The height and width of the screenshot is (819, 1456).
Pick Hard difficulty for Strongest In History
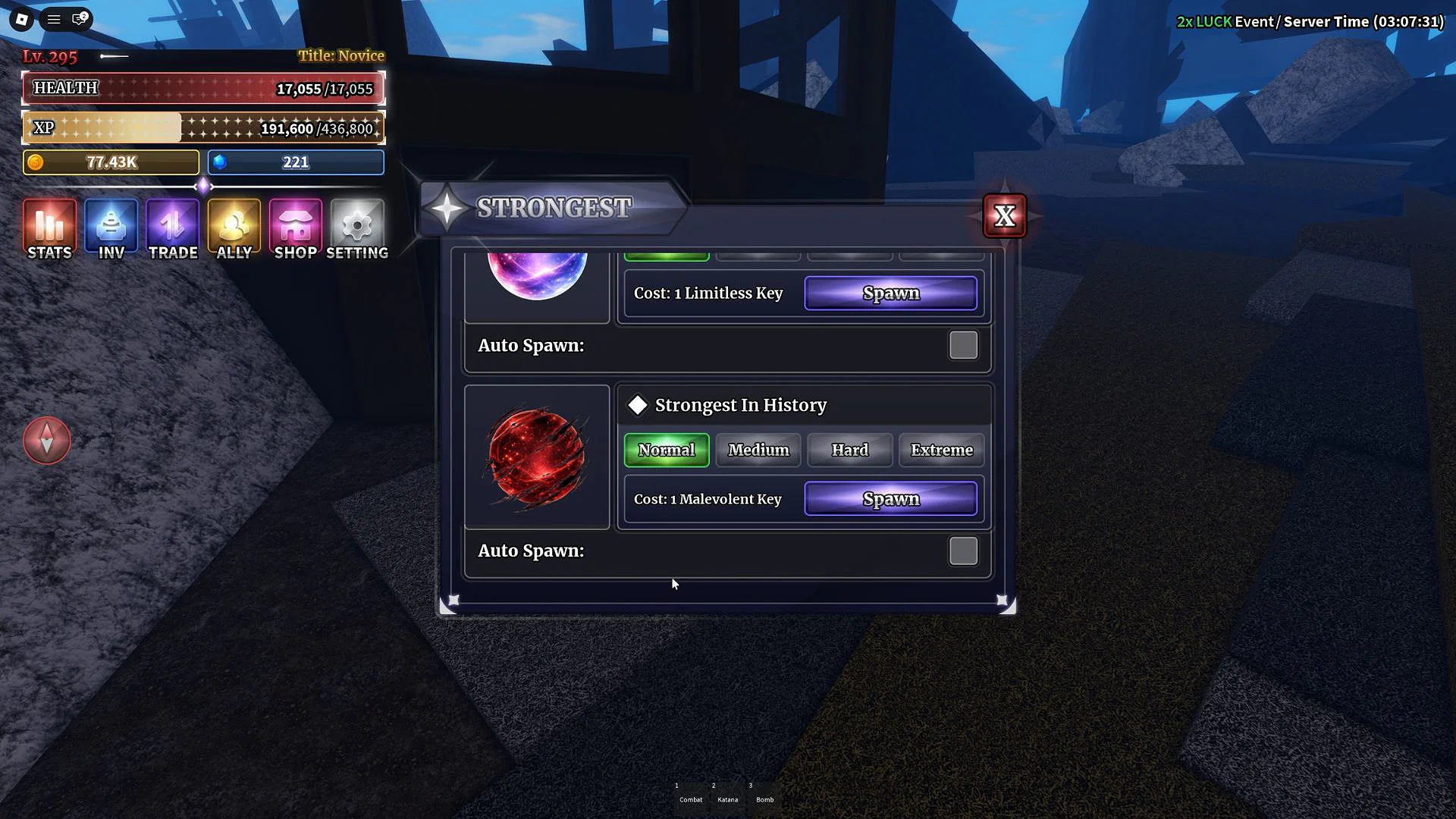click(849, 450)
